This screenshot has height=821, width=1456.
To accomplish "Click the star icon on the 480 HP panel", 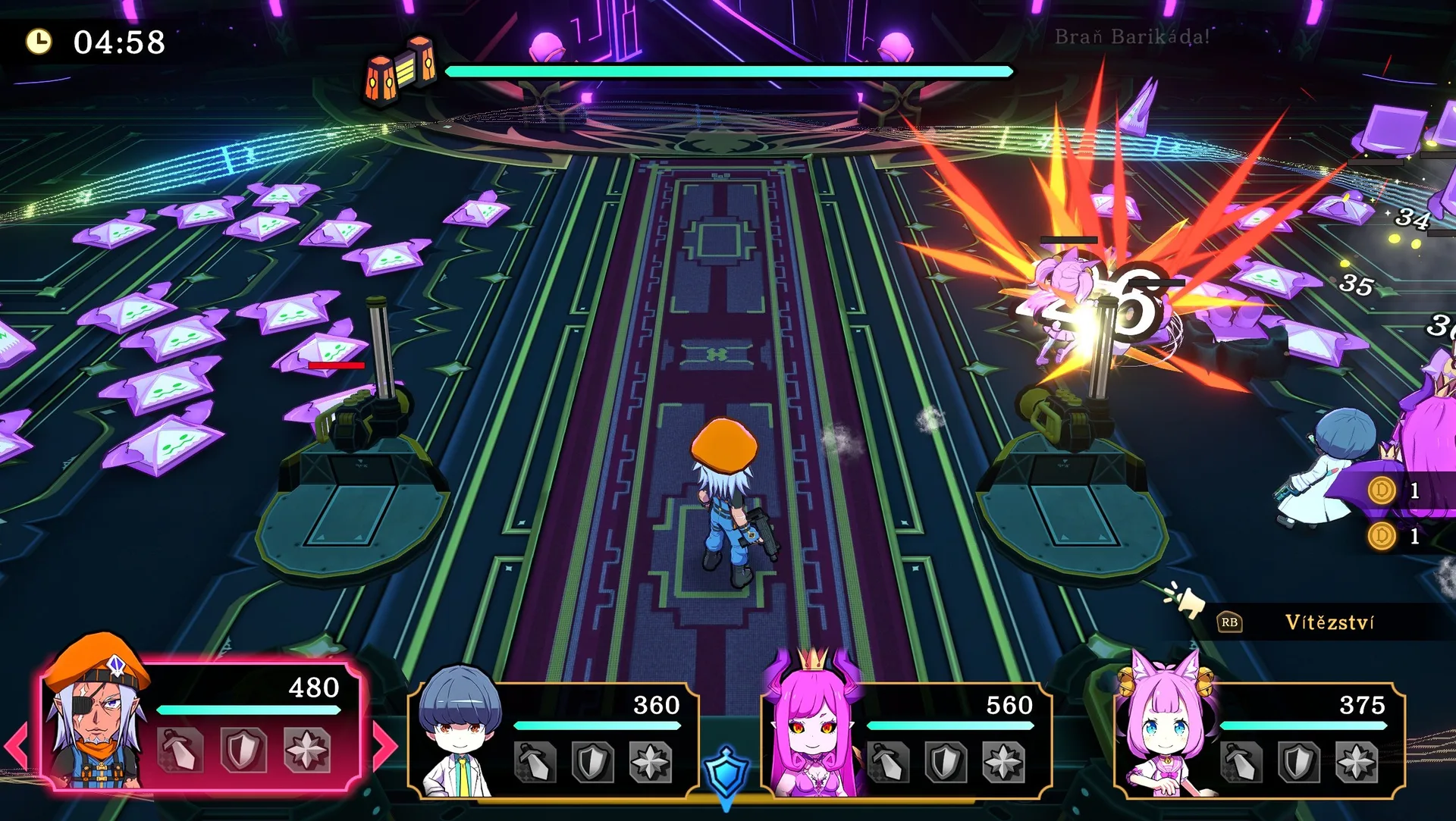I will point(306,750).
